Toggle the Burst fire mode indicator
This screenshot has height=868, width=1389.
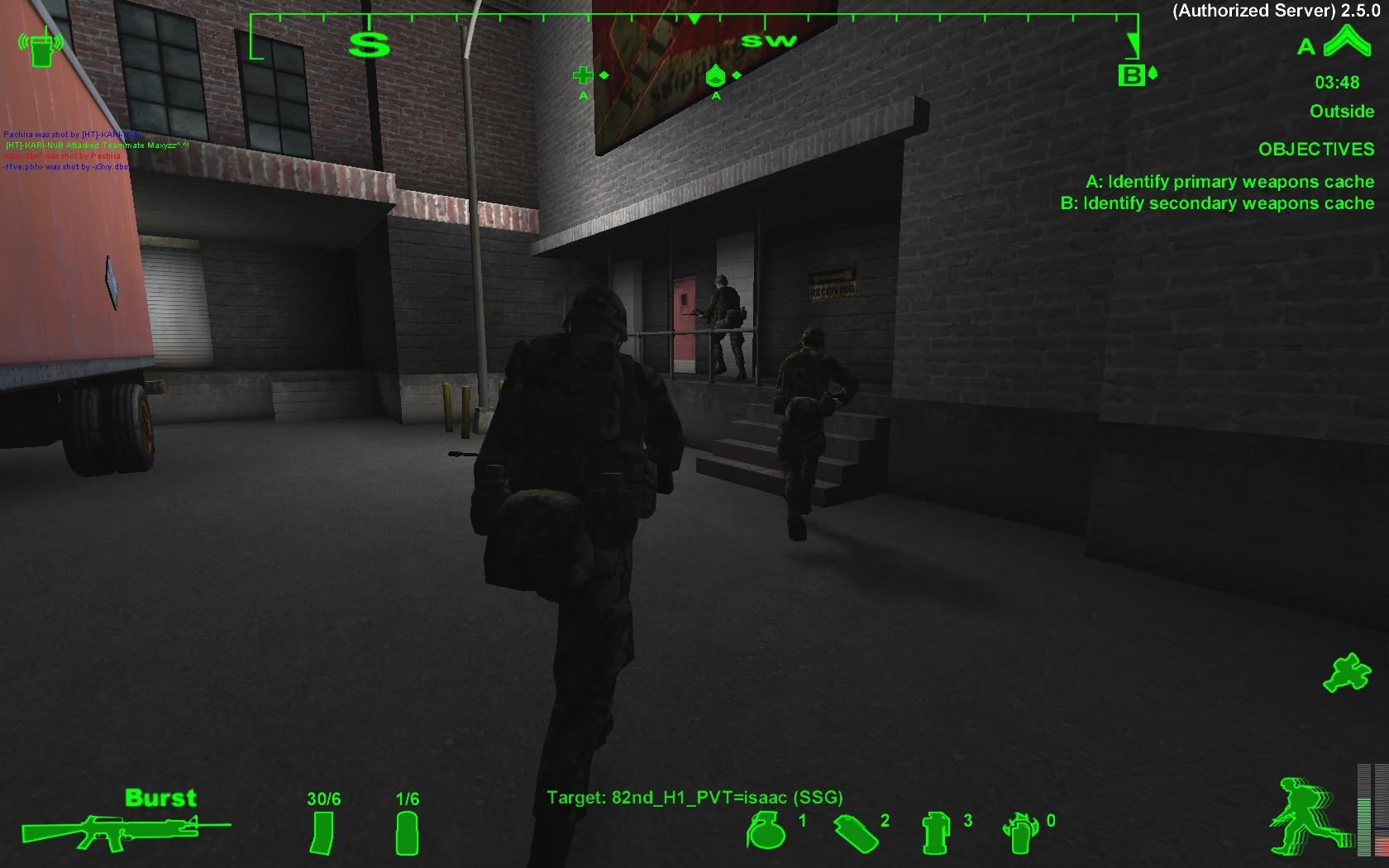point(161,797)
